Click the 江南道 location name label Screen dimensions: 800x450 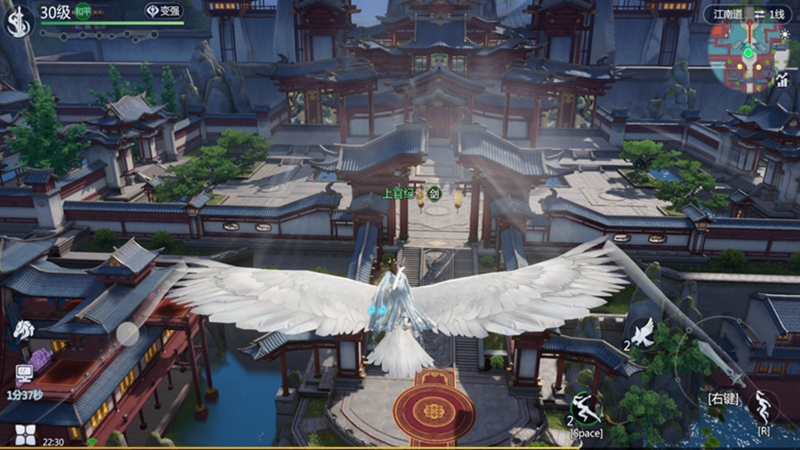[729, 14]
